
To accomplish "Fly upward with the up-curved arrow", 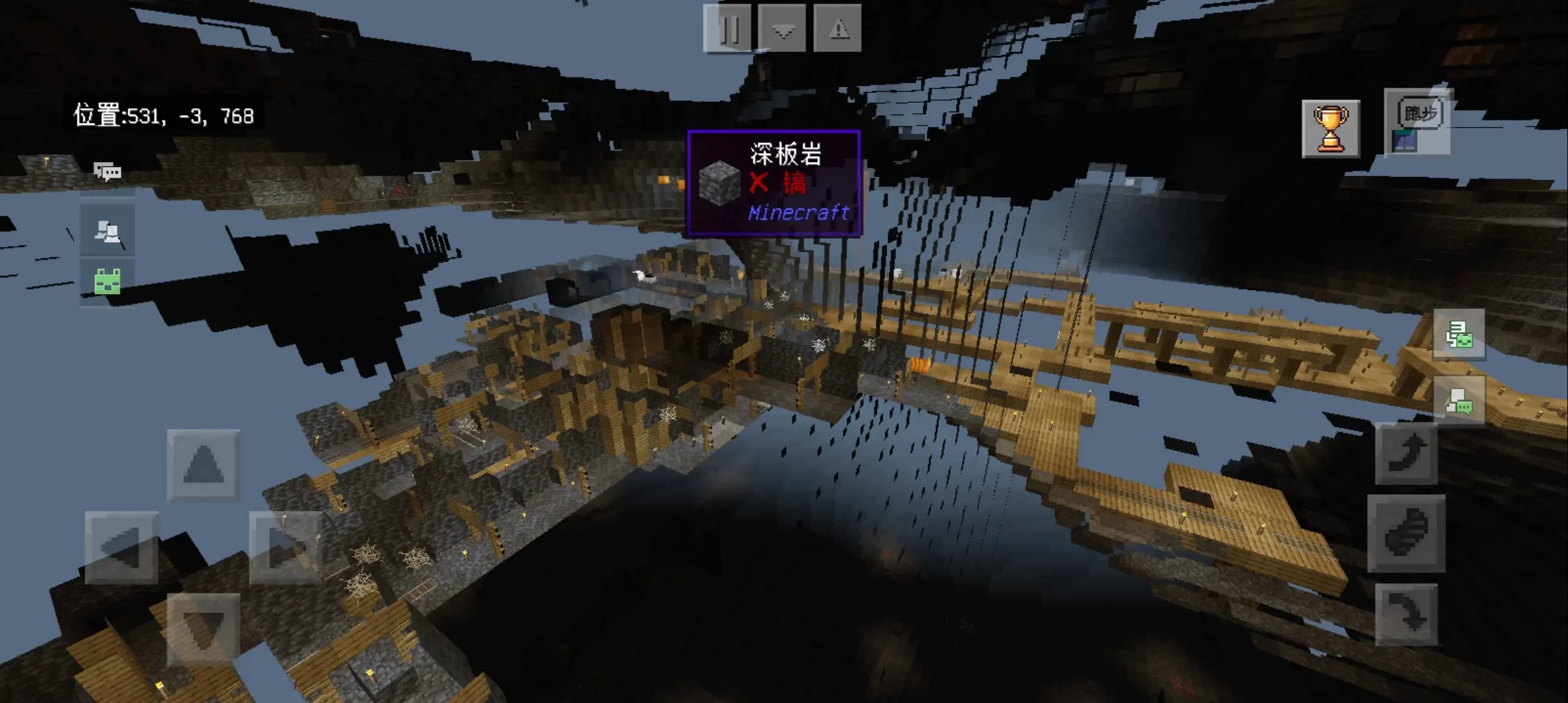I will click(x=1407, y=454).
